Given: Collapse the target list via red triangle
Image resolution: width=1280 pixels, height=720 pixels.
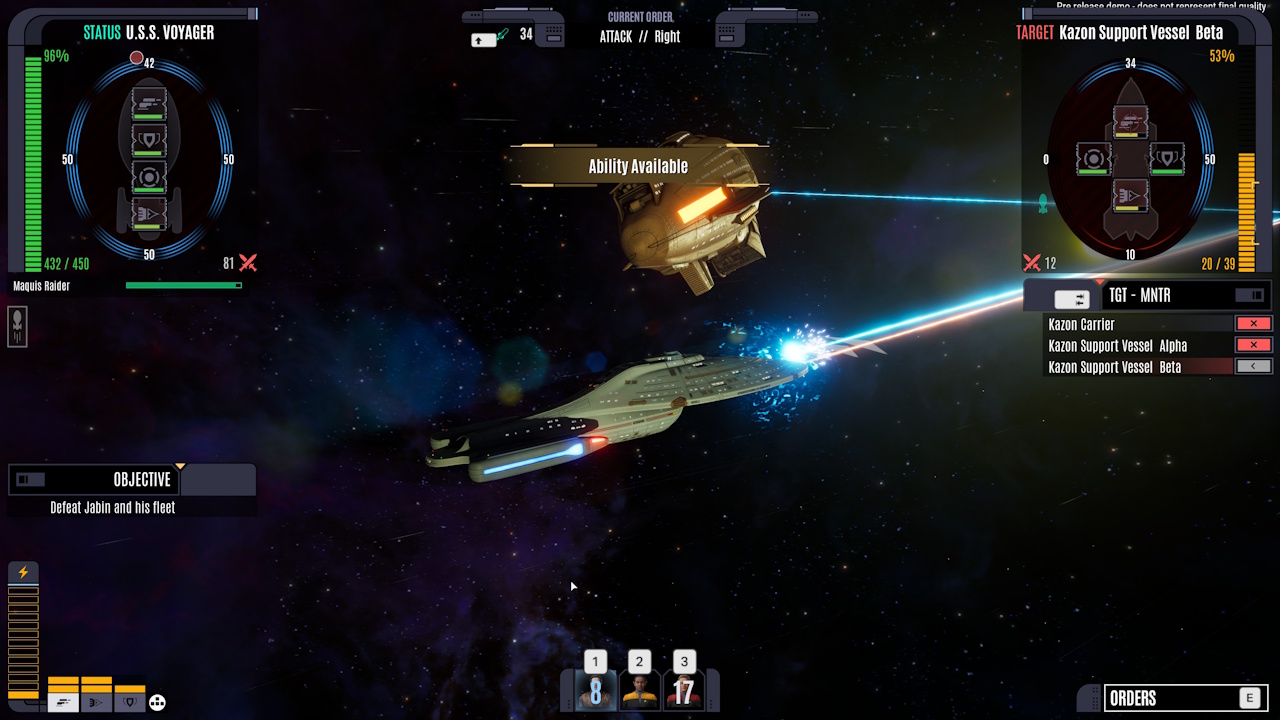Looking at the screenshot, I should [x=1100, y=281].
